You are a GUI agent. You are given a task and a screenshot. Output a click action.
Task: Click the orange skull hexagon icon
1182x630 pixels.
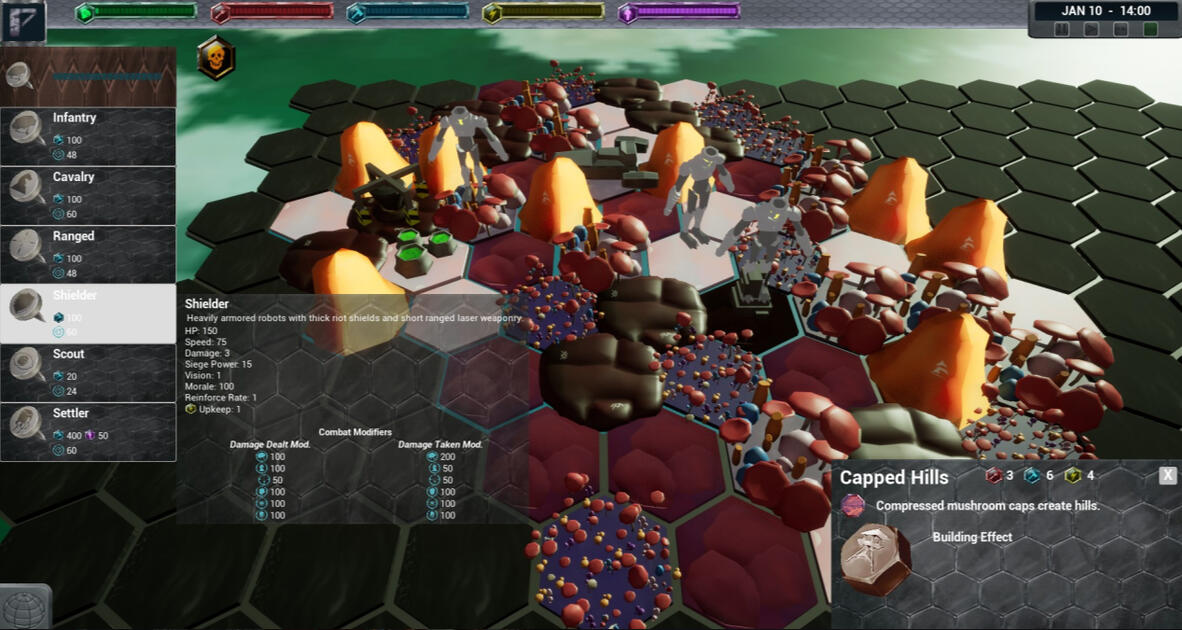click(215, 59)
